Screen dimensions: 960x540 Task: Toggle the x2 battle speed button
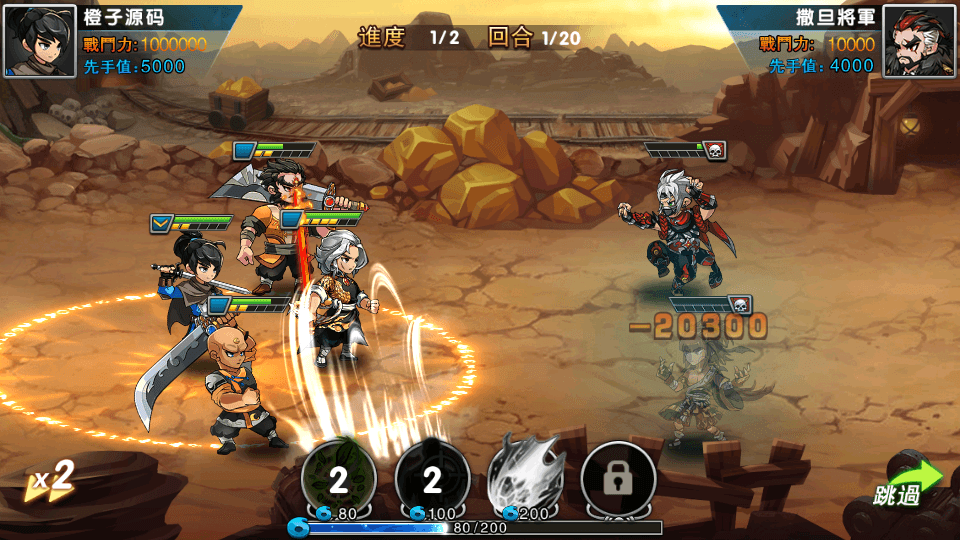click(52, 479)
